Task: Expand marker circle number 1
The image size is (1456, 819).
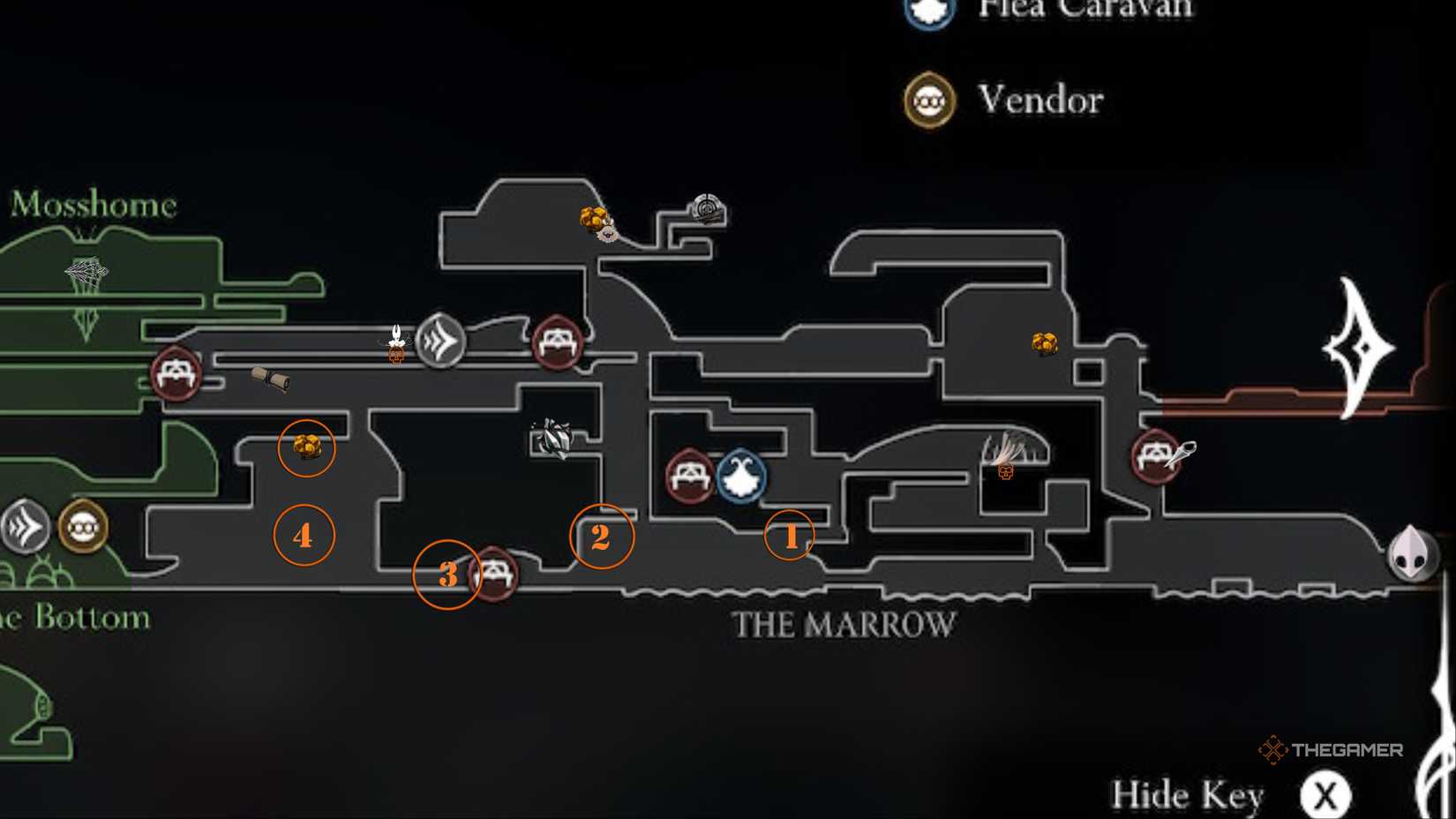Action: pos(790,535)
